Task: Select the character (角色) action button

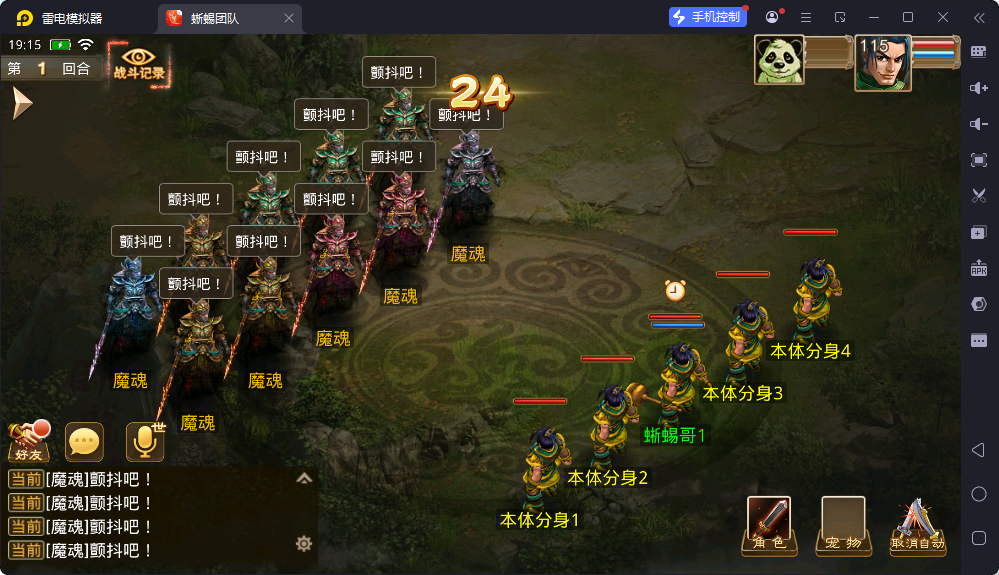Action: pyautogui.click(x=768, y=524)
